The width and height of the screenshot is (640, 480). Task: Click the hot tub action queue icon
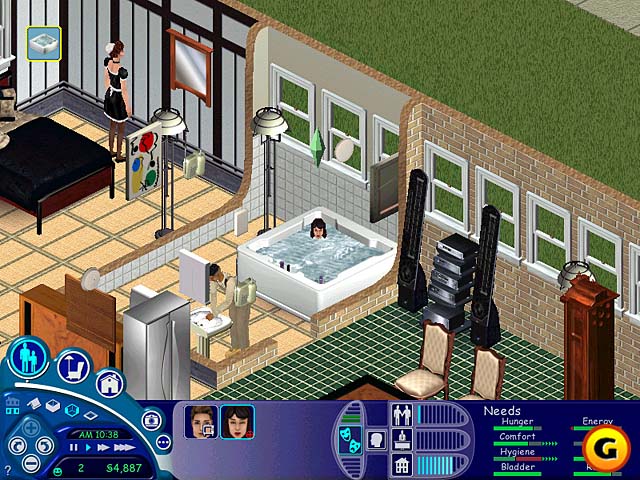click(44, 42)
